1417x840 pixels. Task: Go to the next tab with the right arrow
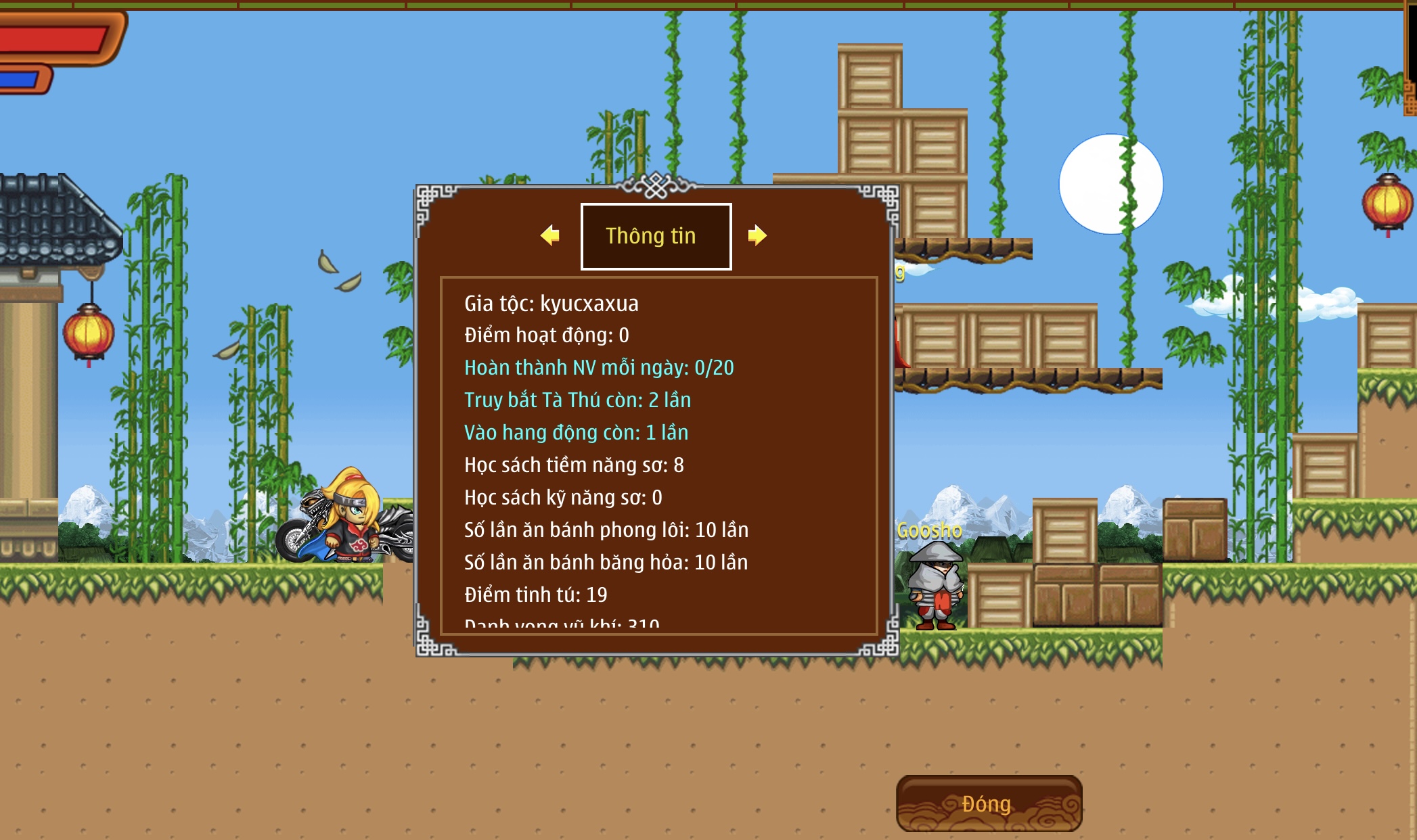coord(757,235)
